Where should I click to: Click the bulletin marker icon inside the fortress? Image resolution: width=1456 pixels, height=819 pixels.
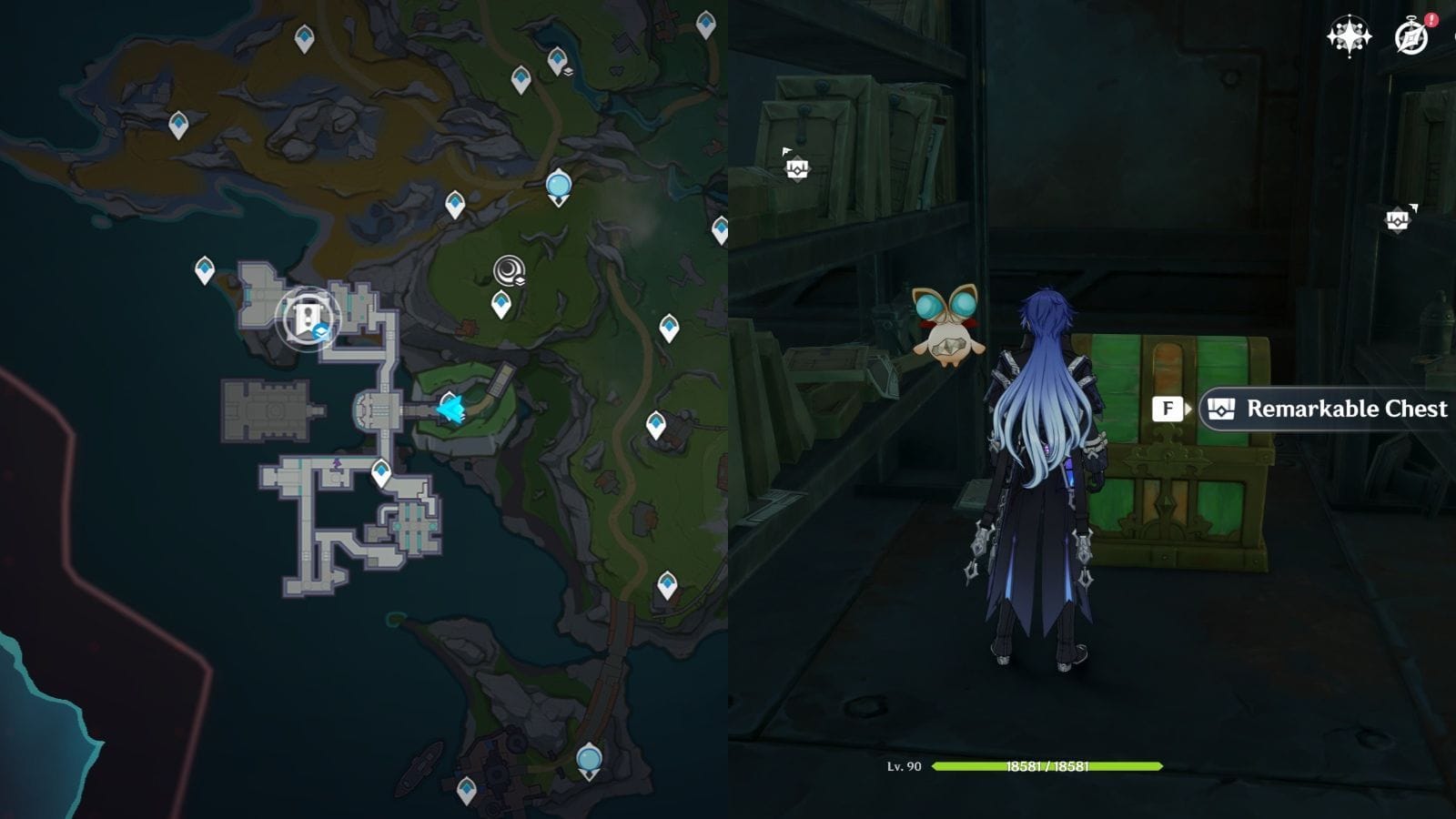308,318
